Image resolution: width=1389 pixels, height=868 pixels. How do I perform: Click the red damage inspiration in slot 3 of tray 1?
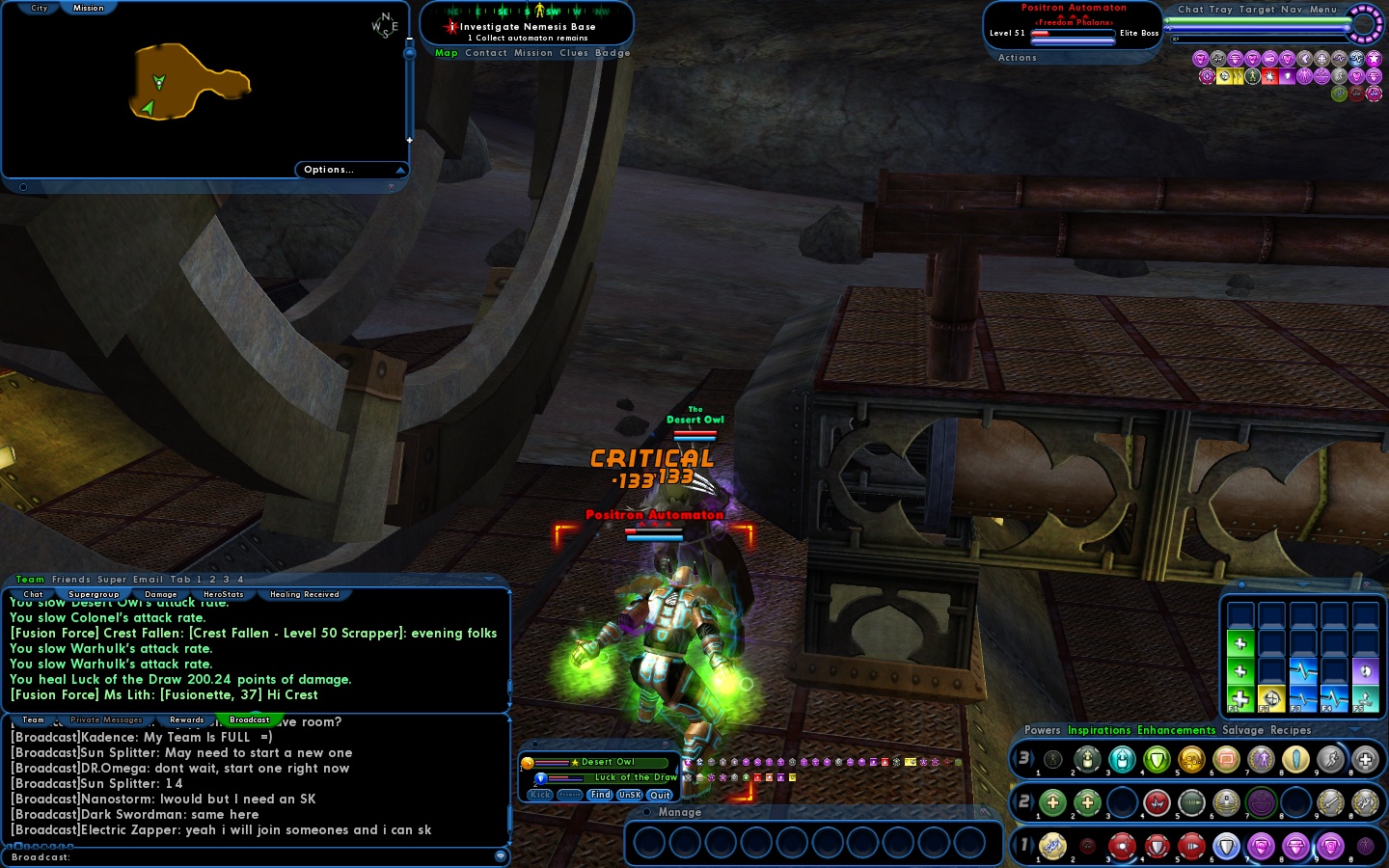pyautogui.click(x=1122, y=847)
